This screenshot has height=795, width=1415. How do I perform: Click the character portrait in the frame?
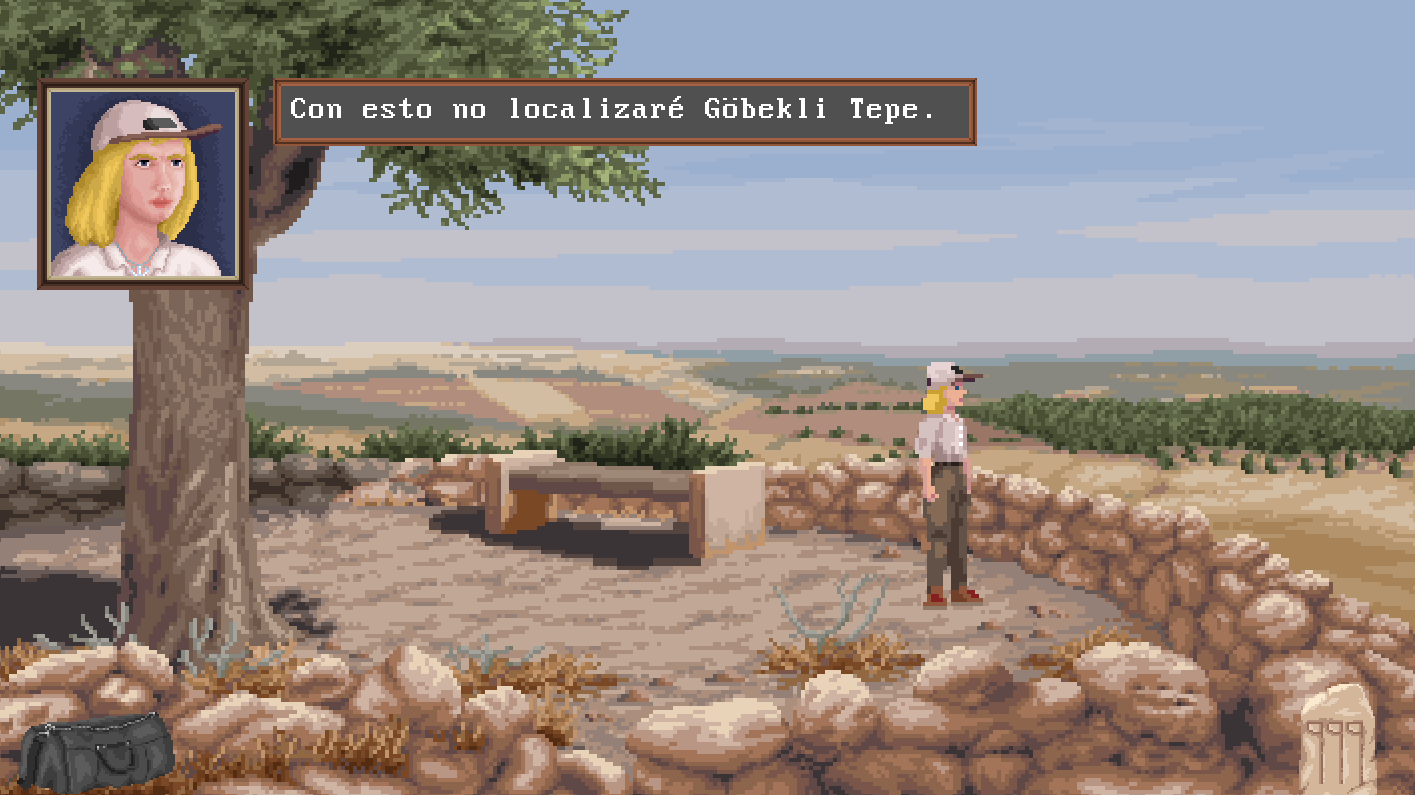142,183
